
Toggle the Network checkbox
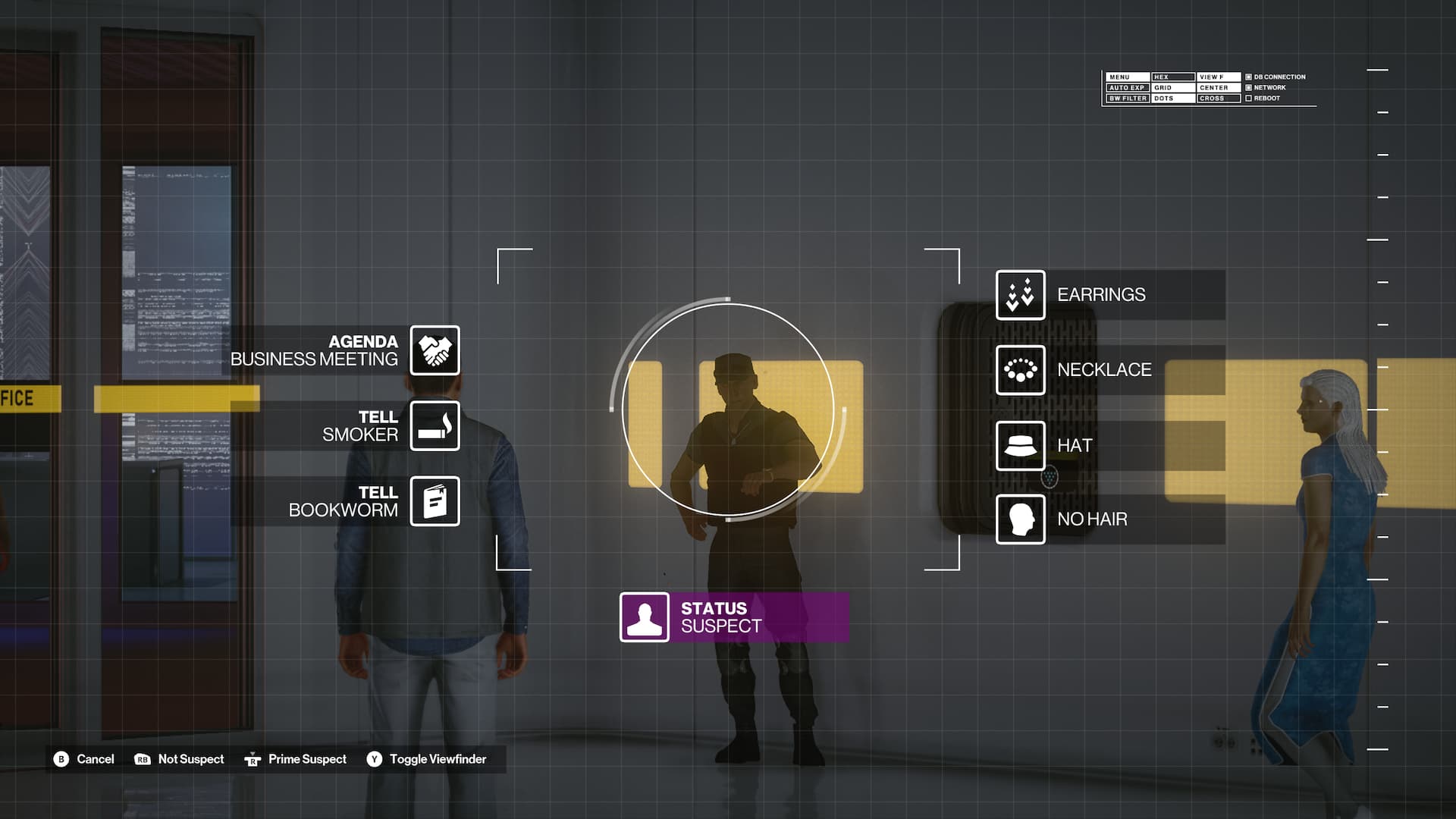[x=1248, y=88]
